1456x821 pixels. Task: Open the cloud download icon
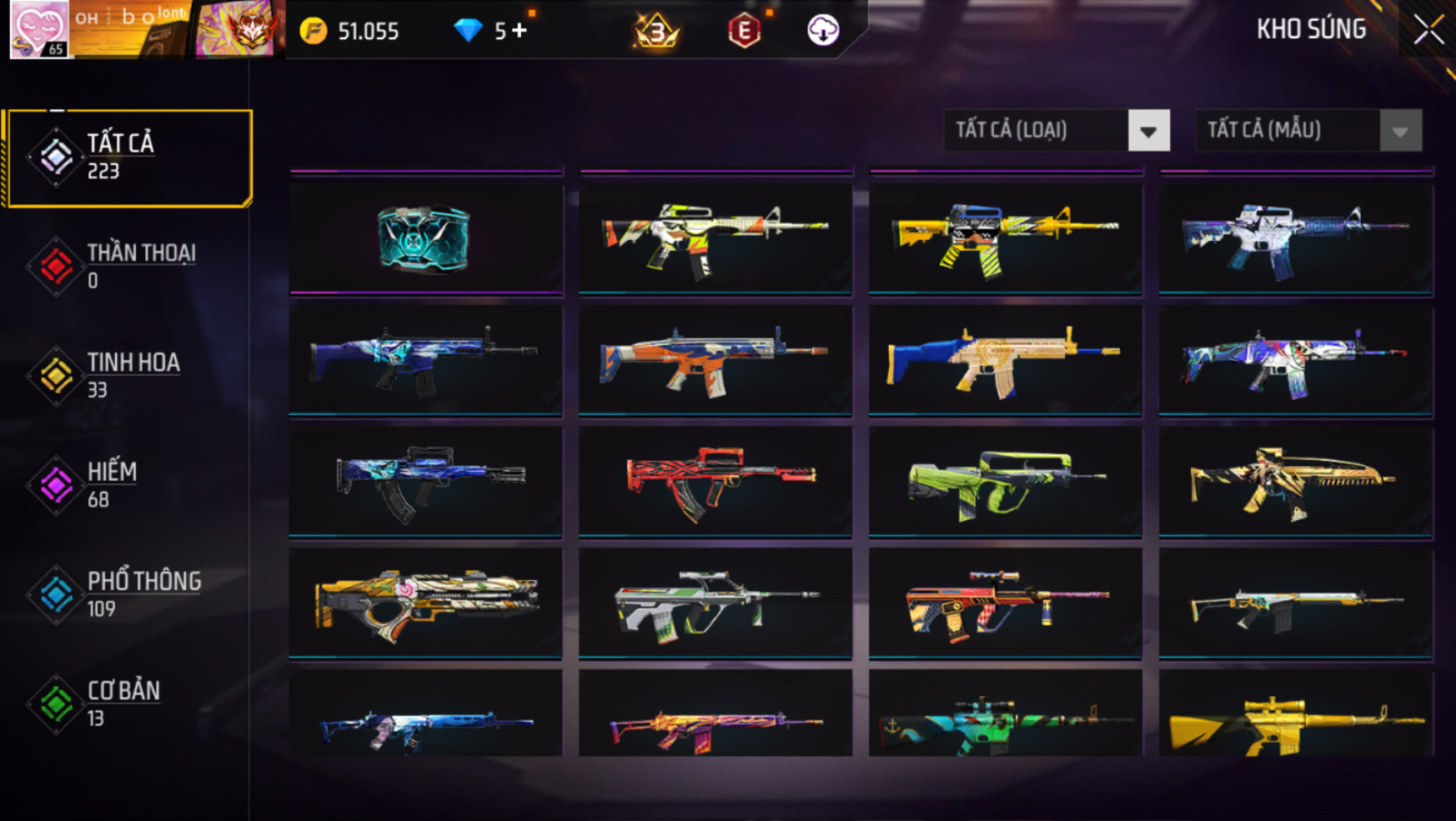(822, 31)
